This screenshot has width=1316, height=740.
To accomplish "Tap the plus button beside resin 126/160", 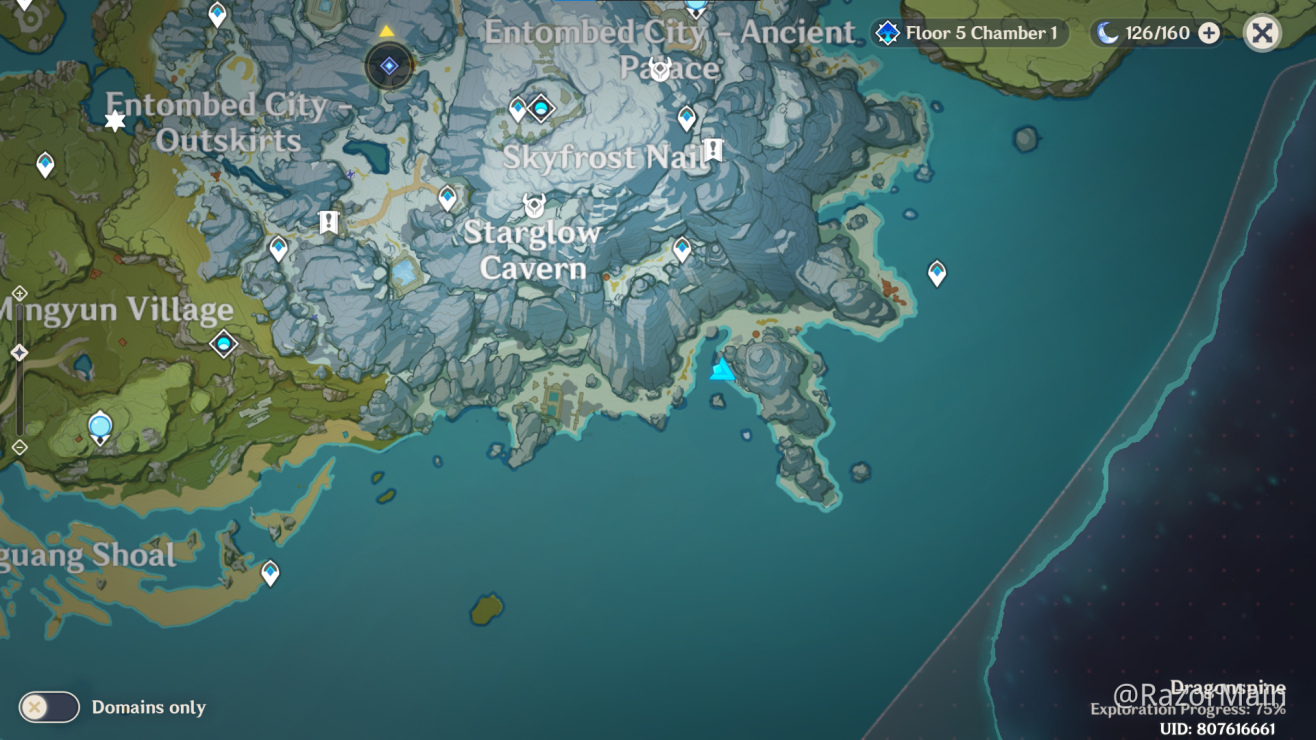I will (1209, 33).
